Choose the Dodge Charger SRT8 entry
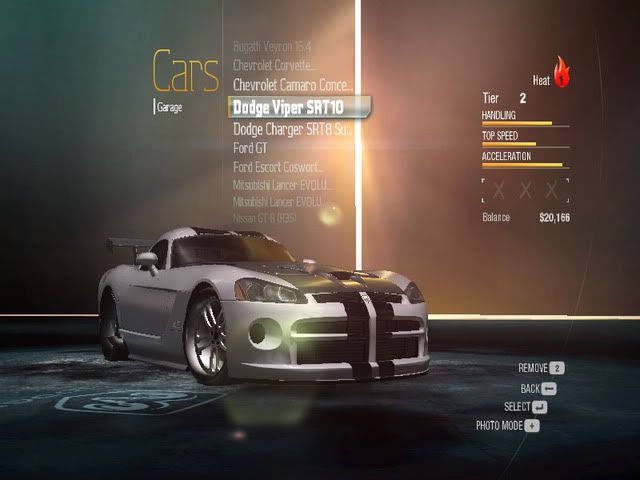 (x=292, y=129)
